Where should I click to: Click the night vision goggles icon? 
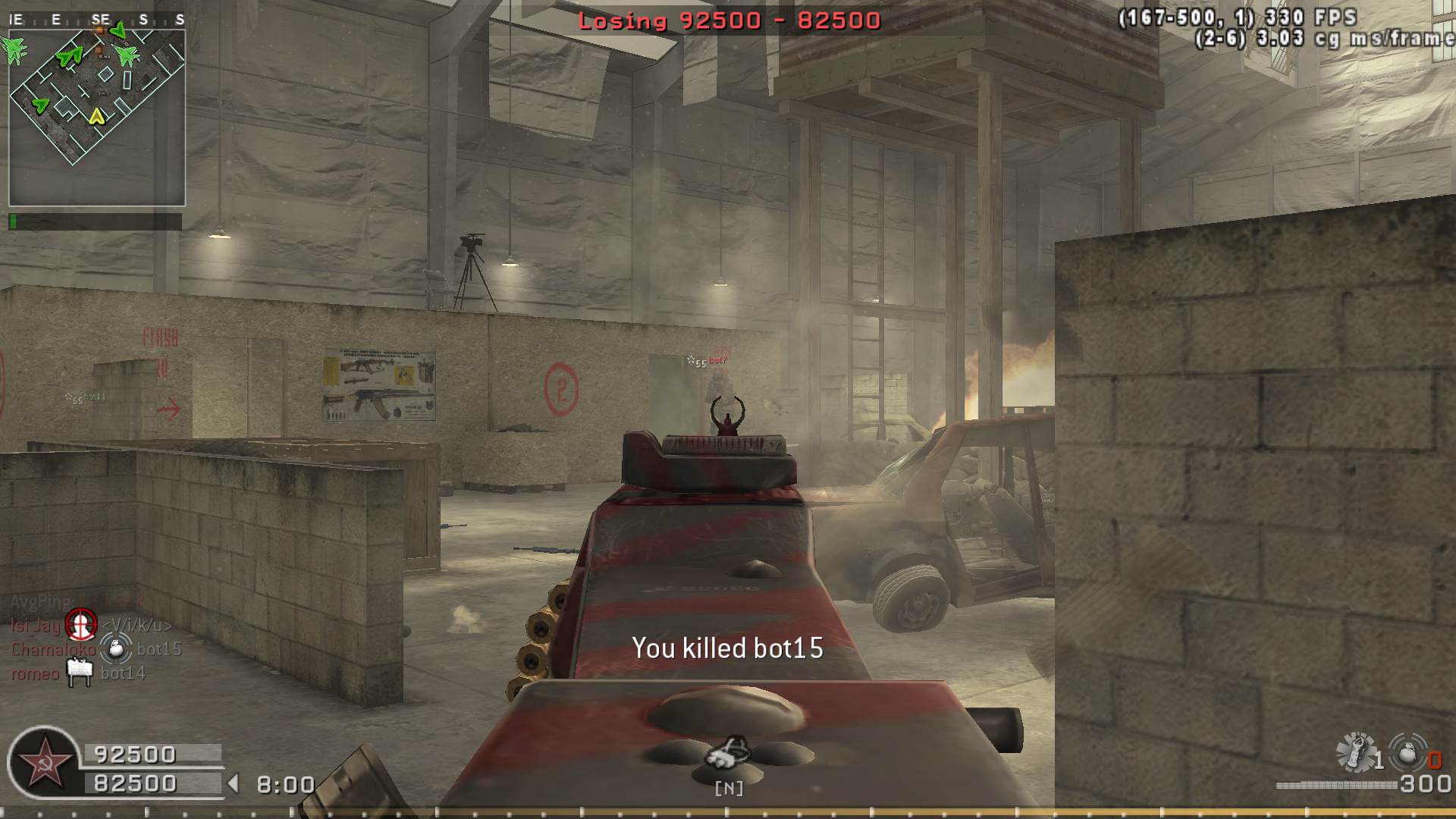tap(728, 752)
